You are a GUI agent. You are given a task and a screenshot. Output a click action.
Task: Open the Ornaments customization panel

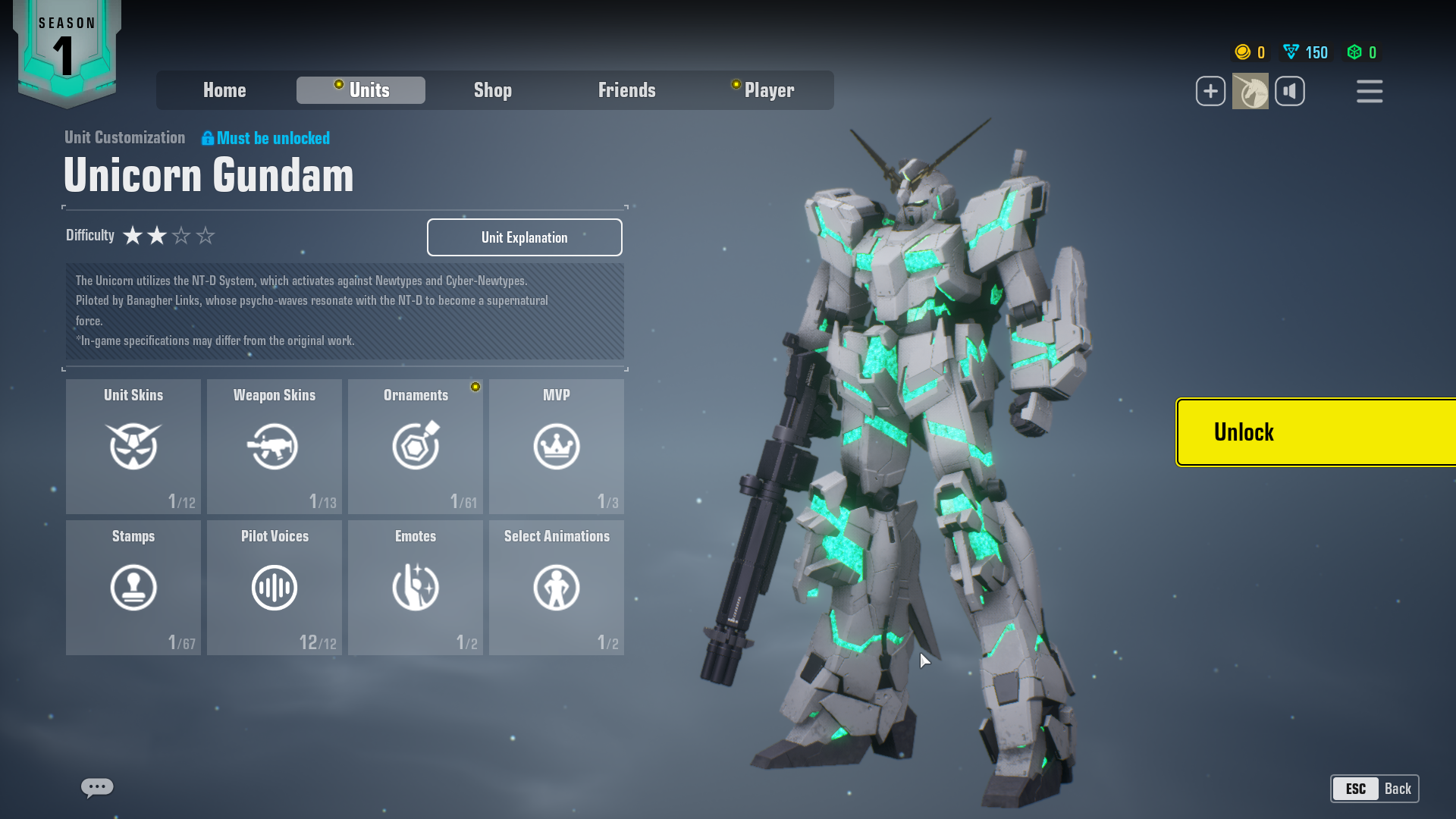point(415,446)
